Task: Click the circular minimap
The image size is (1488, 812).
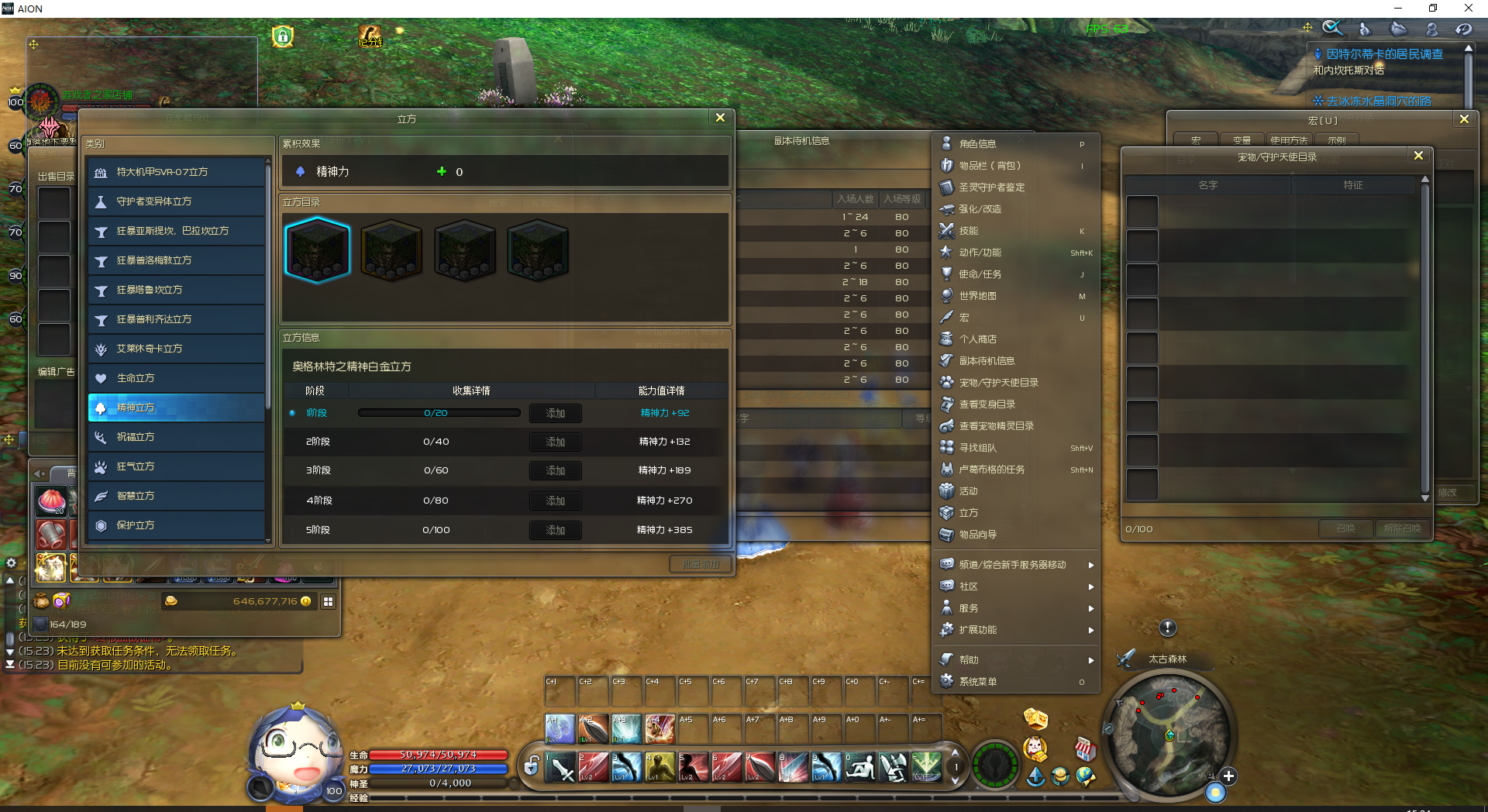Action: [1169, 735]
